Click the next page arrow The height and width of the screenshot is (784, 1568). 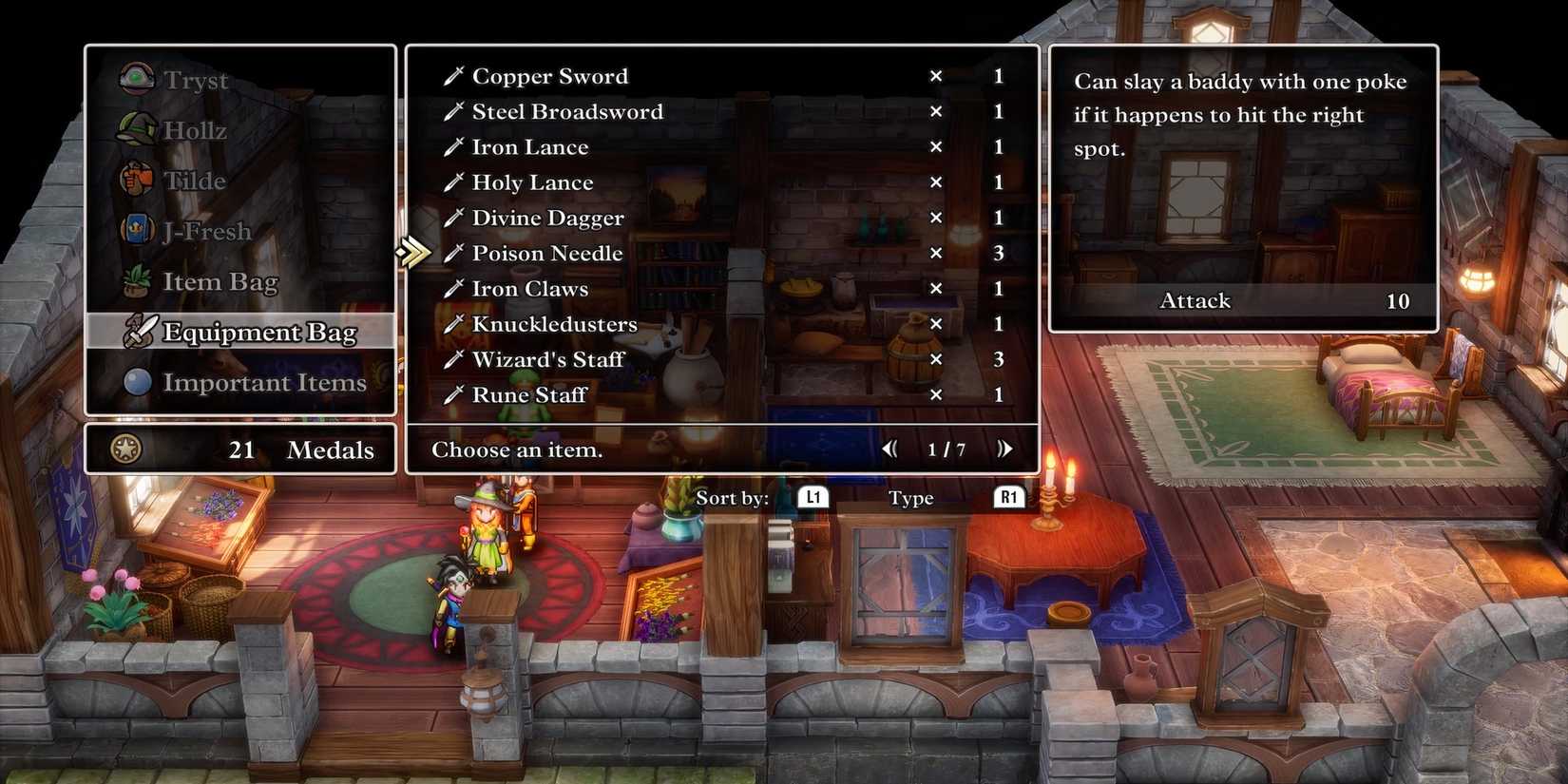tap(1006, 449)
